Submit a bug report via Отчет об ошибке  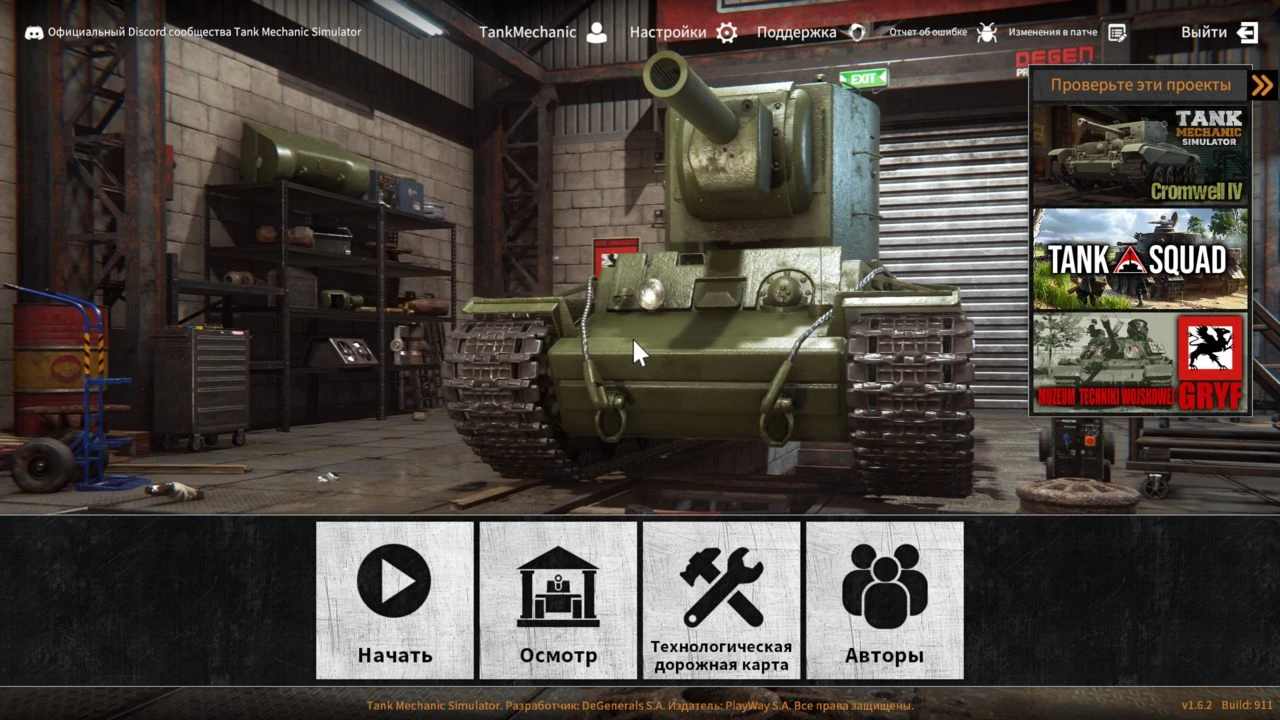click(x=943, y=32)
